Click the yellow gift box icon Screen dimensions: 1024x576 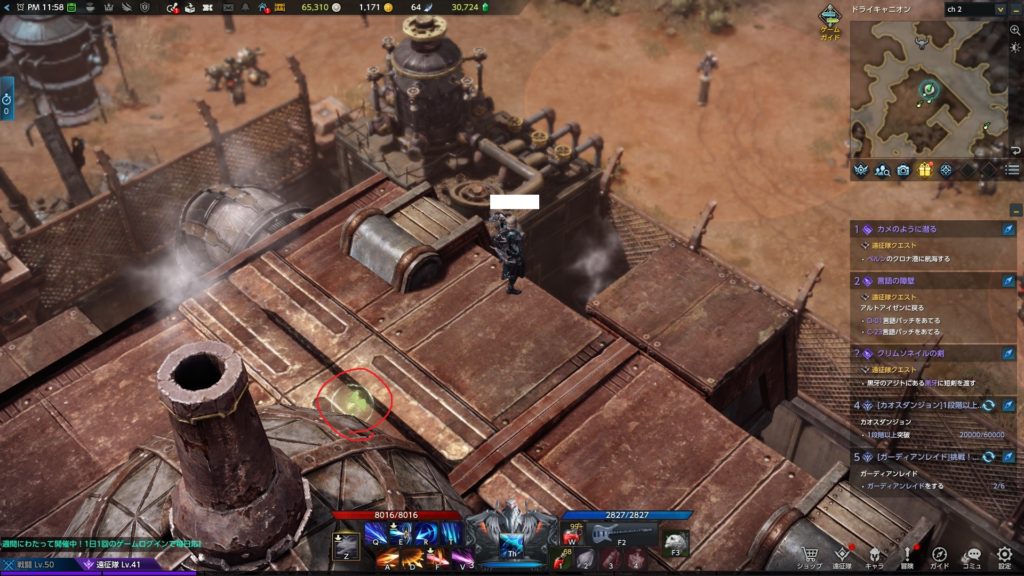924,170
